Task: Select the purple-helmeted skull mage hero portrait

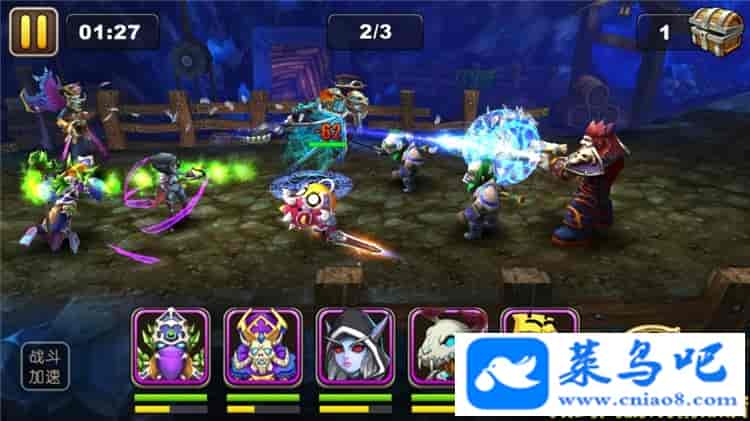Action: 262,347
